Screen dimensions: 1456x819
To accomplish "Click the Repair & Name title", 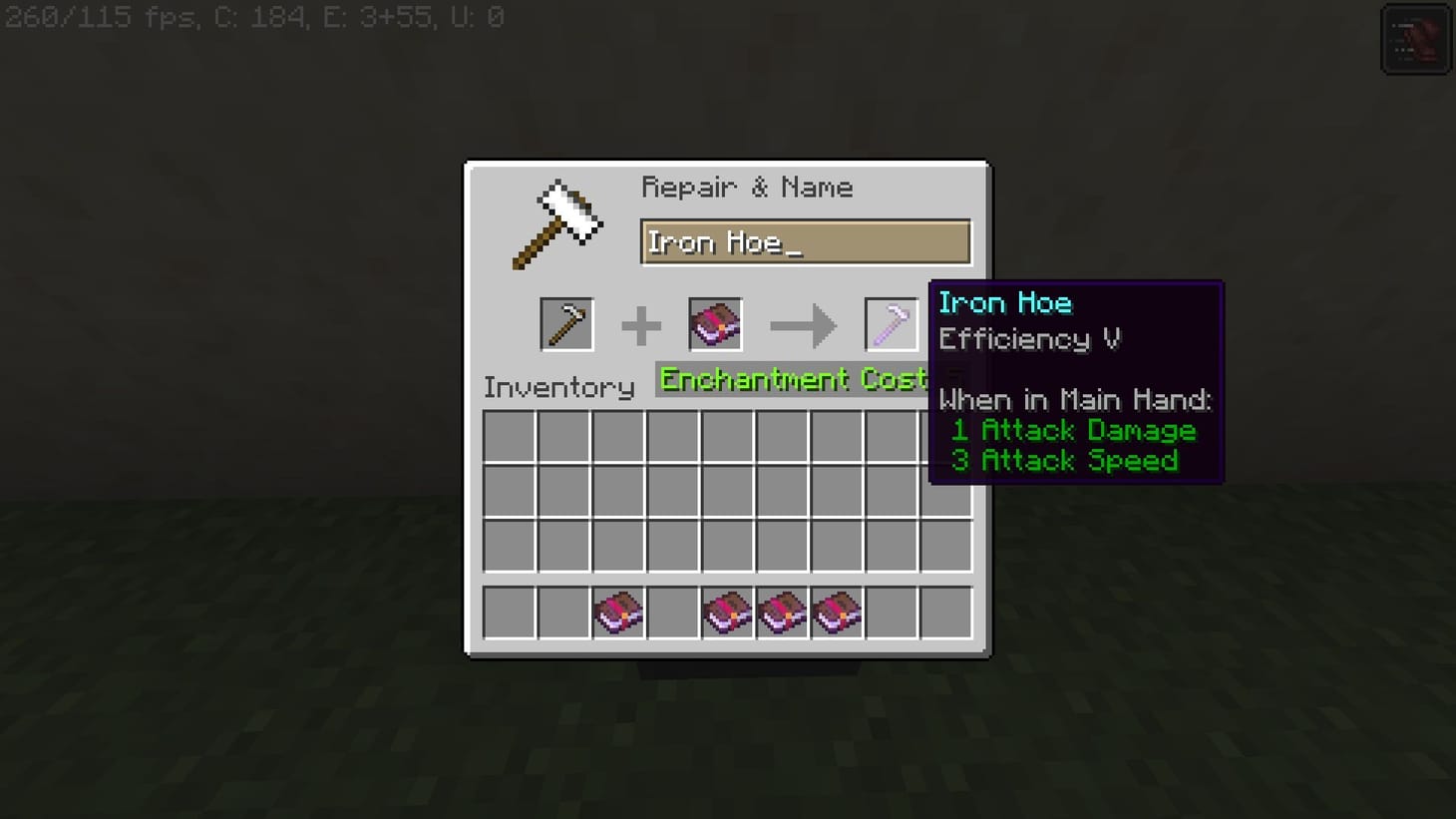I will click(x=747, y=187).
